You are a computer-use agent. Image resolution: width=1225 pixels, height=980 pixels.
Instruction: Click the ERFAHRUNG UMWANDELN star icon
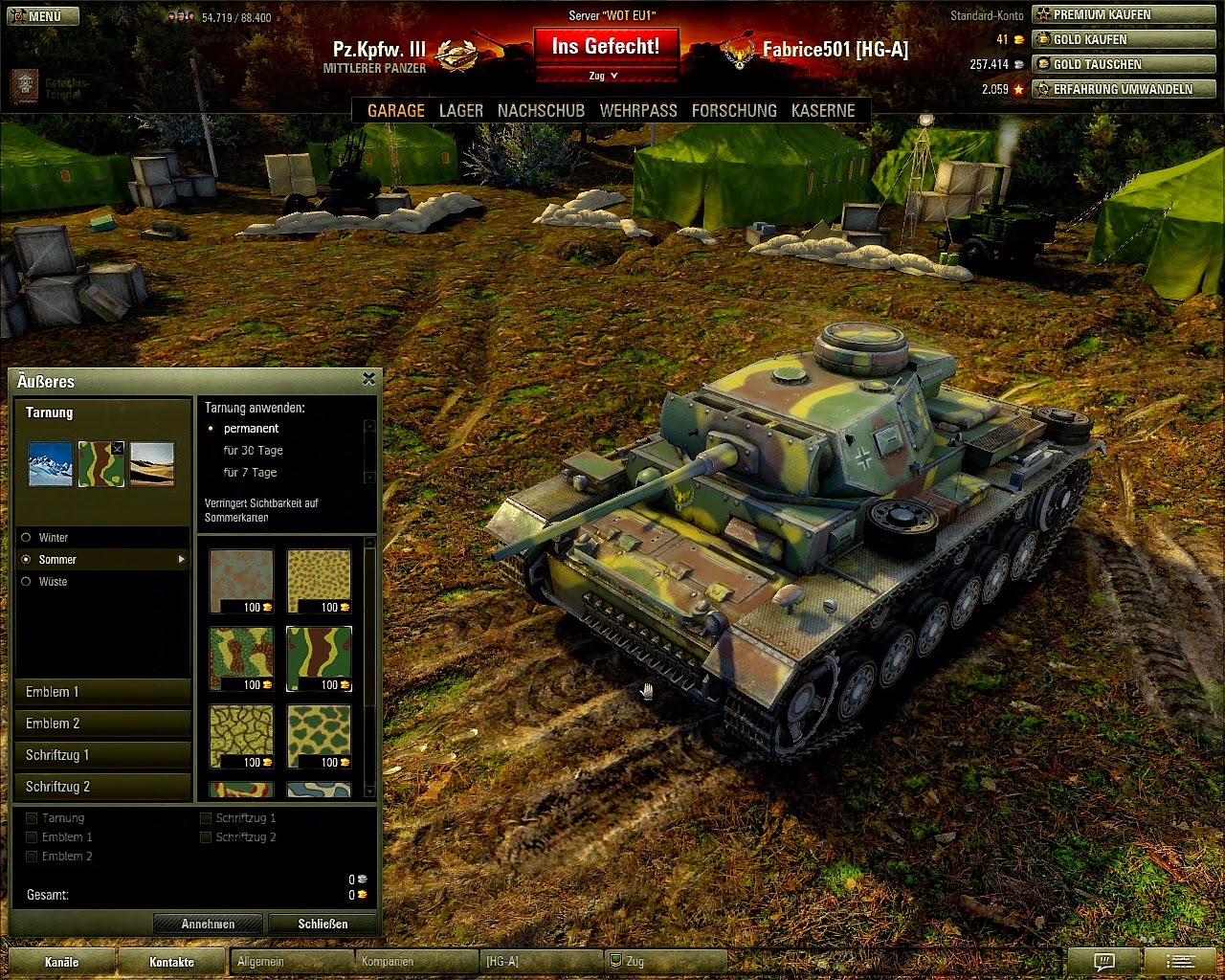point(1041,88)
